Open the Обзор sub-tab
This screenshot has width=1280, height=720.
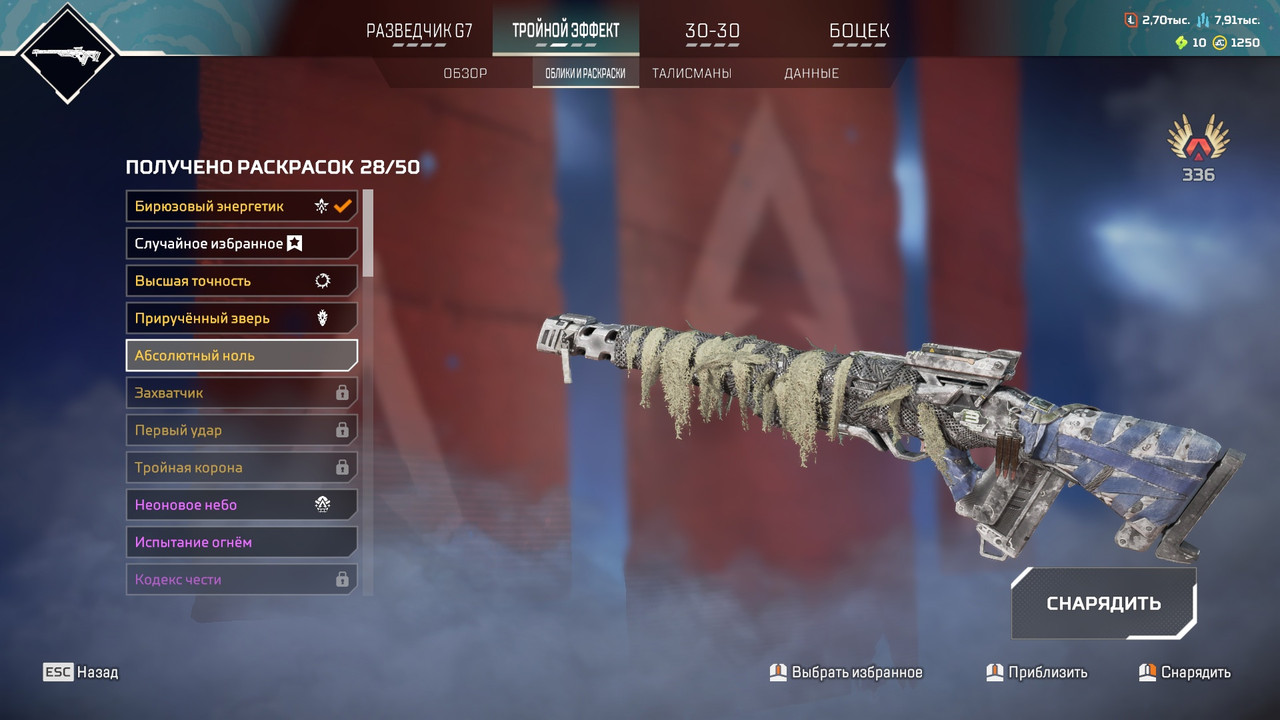[x=465, y=73]
